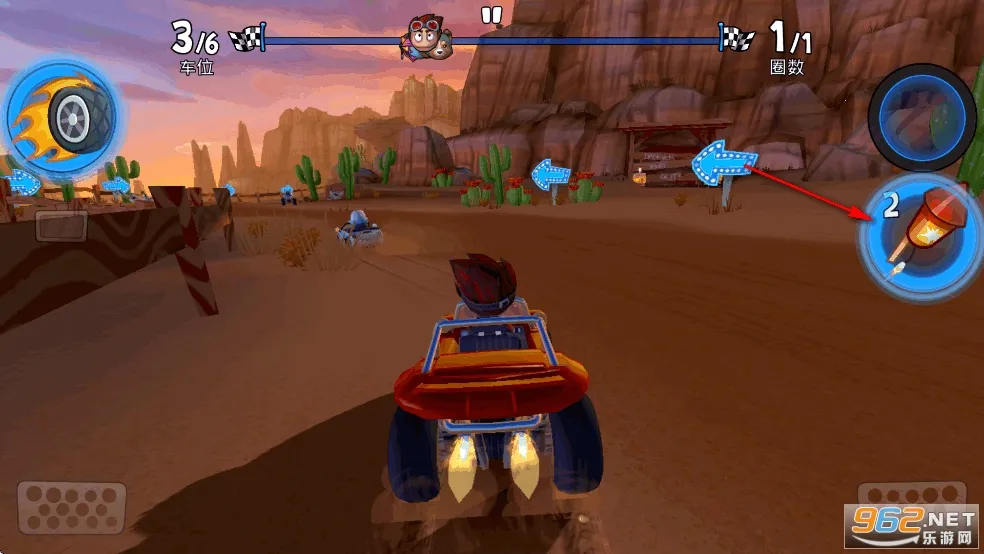The height and width of the screenshot is (554, 984).
Task: Fire the firework rocket power-up
Action: point(917,236)
